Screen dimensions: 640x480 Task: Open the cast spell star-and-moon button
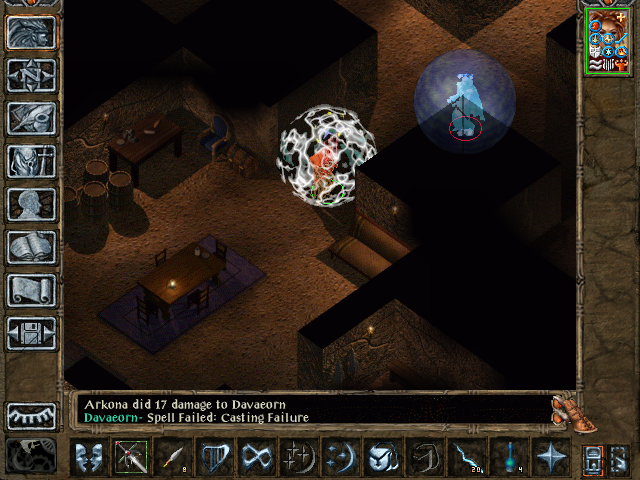[x=299, y=458]
